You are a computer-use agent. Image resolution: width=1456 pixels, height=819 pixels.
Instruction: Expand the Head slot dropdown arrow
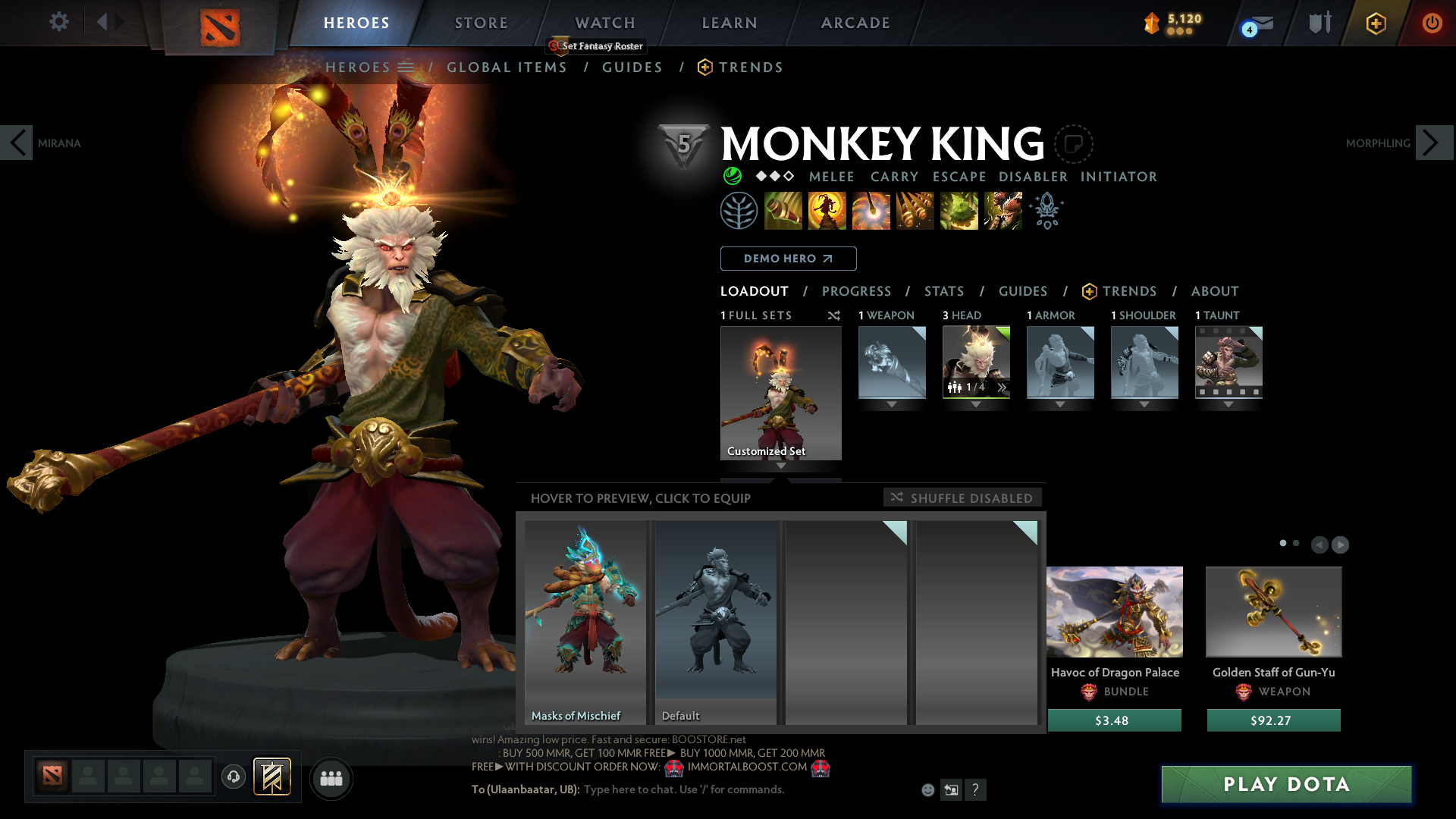pyautogui.click(x=976, y=404)
